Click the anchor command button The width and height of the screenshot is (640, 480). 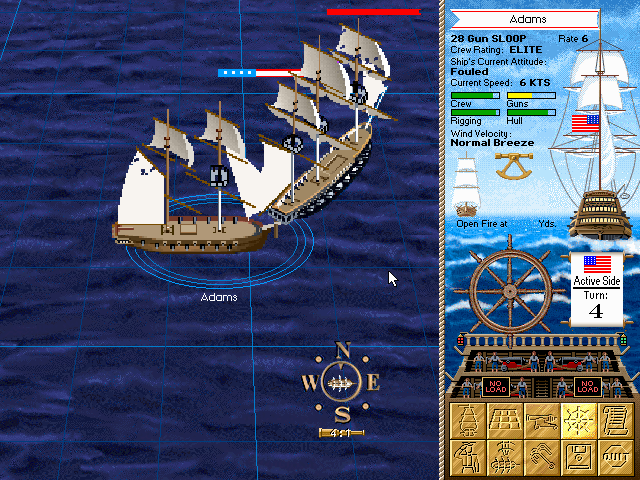pyautogui.click(x=543, y=457)
